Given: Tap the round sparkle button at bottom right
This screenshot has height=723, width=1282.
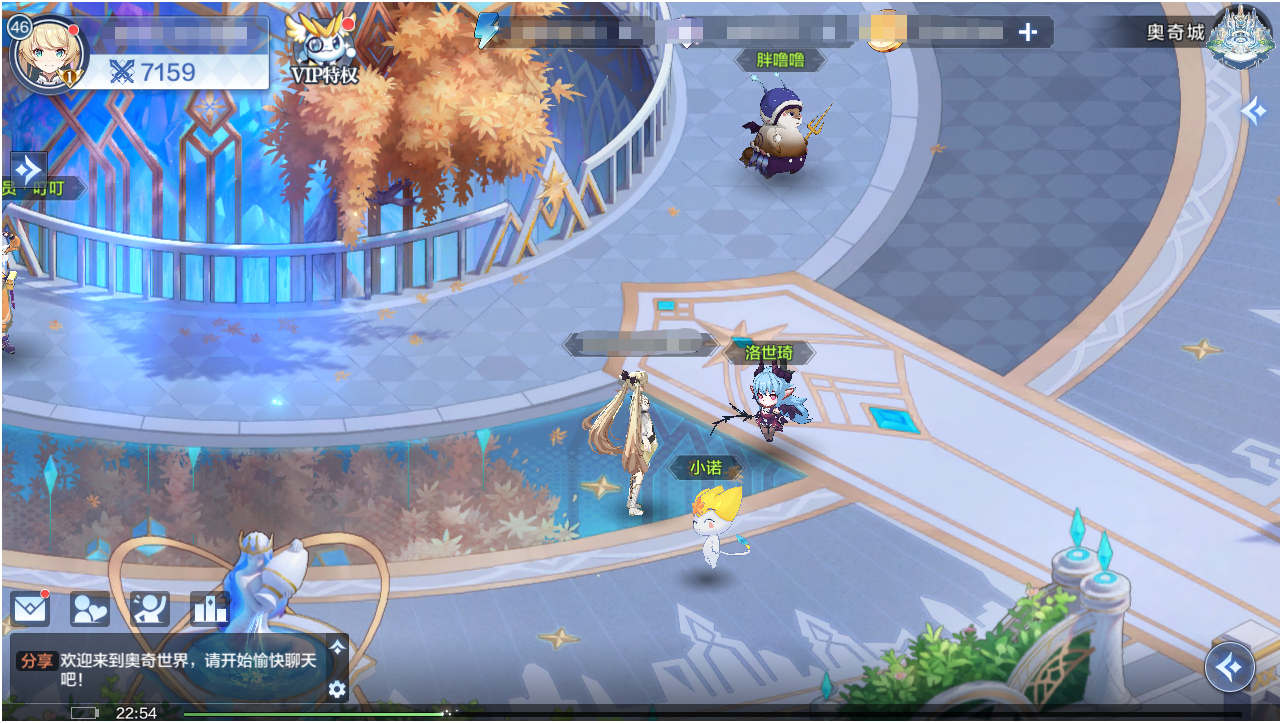Looking at the screenshot, I should pos(1229,667).
